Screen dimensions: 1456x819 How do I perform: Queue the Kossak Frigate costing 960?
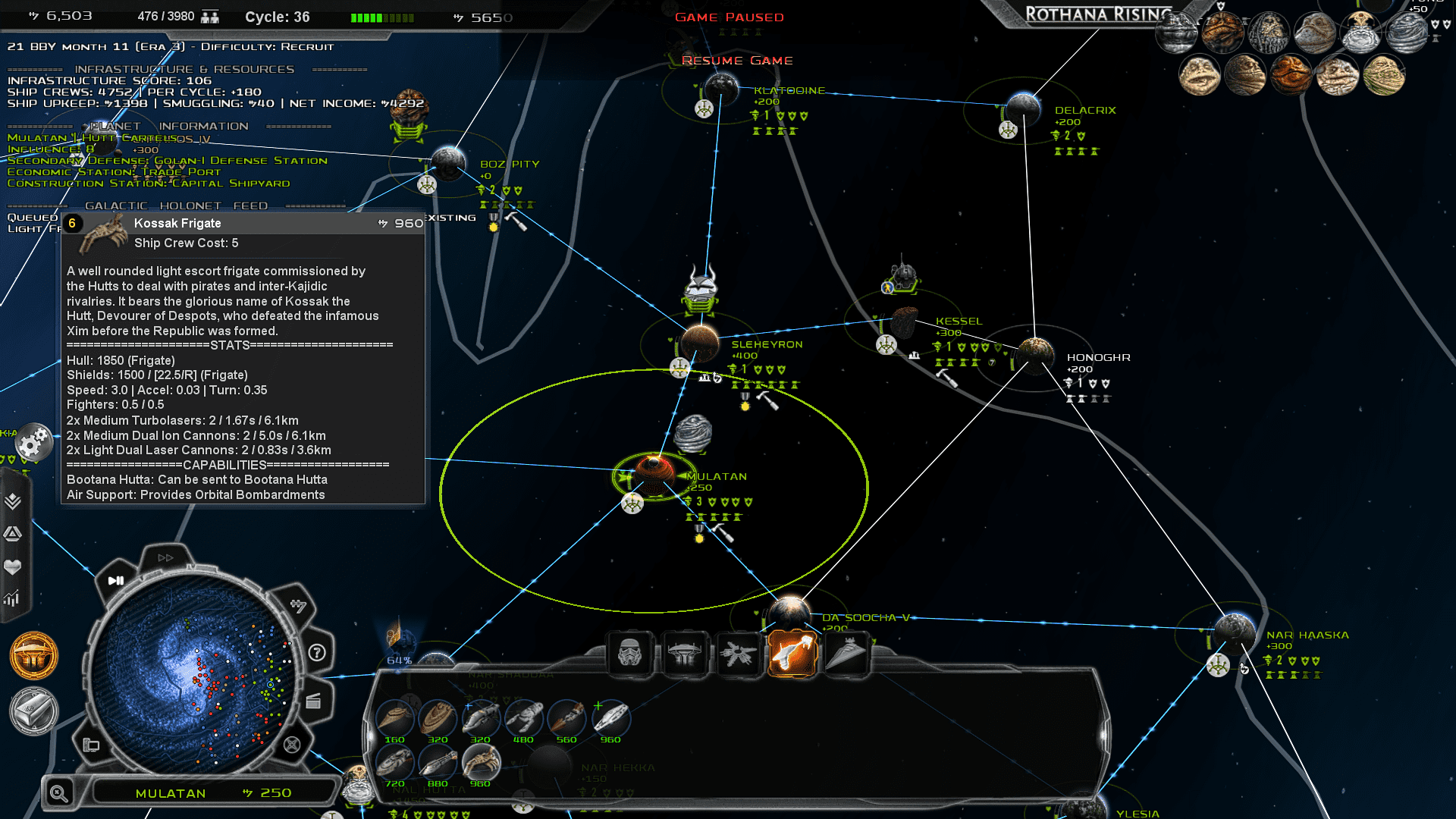pyautogui.click(x=481, y=762)
